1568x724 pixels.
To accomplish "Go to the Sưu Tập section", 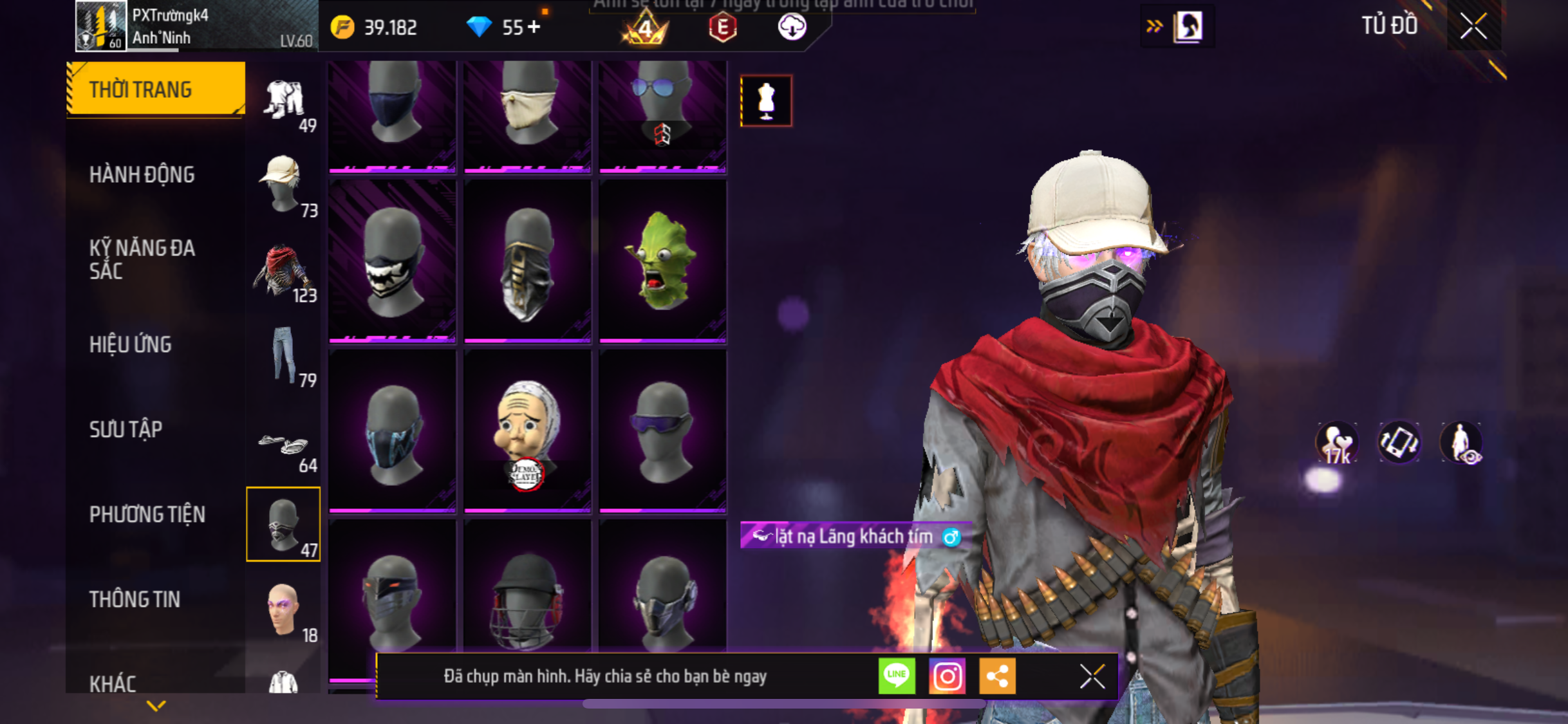I will (x=126, y=429).
